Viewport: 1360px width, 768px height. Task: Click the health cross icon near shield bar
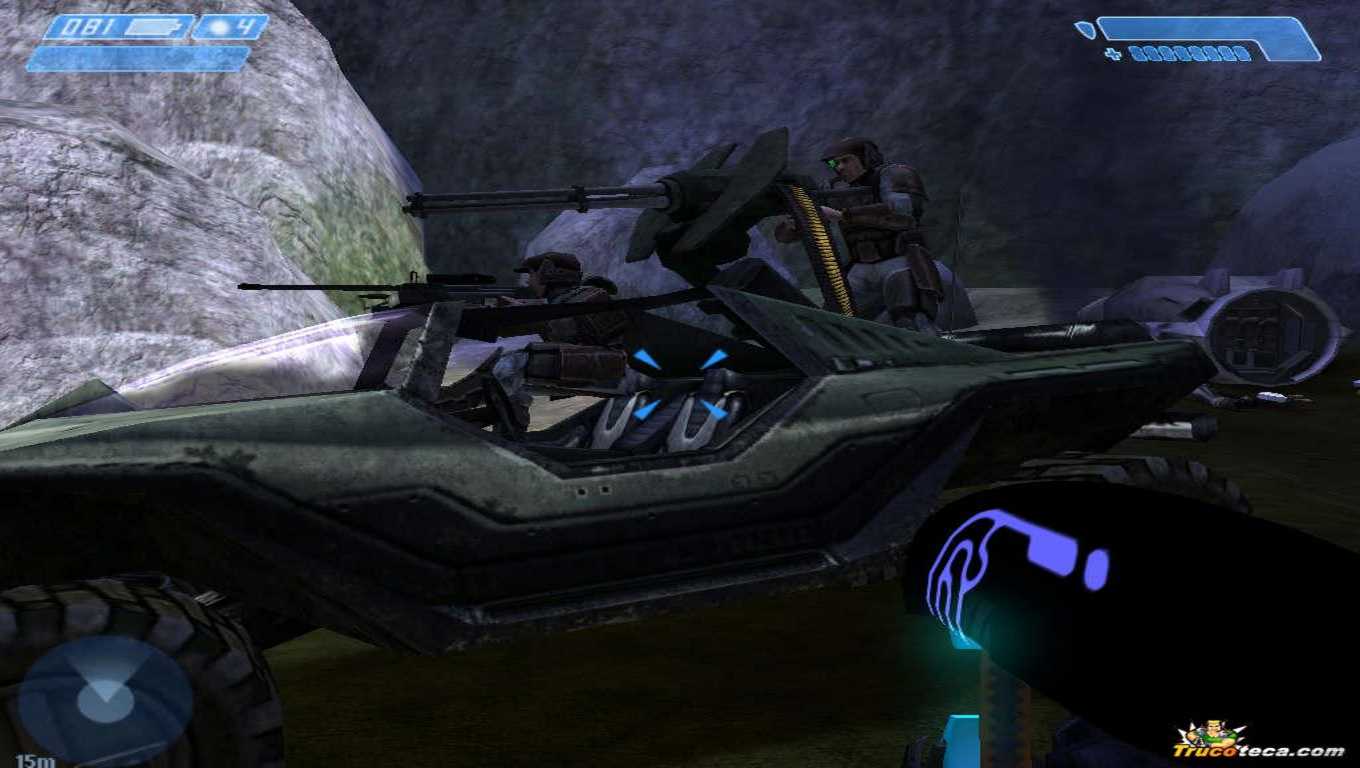[1113, 52]
